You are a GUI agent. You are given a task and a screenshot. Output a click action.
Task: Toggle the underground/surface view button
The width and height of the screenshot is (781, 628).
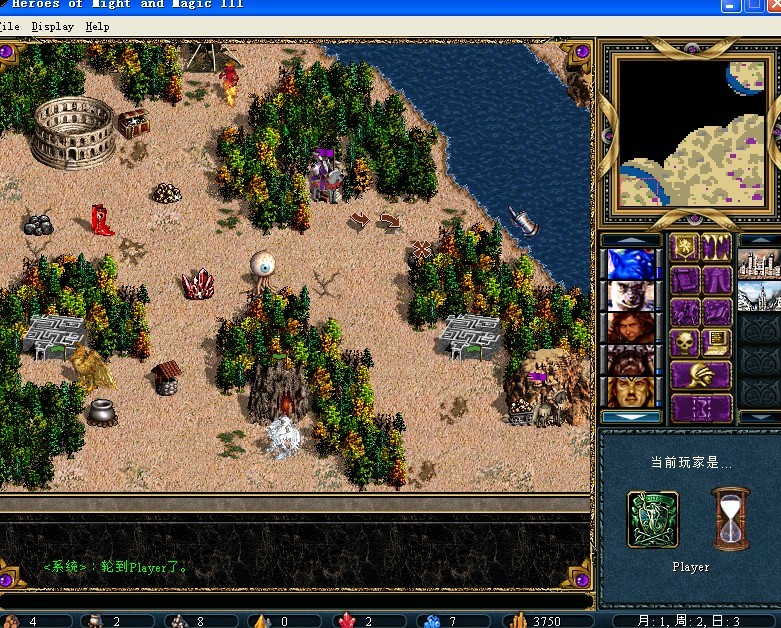[716, 248]
